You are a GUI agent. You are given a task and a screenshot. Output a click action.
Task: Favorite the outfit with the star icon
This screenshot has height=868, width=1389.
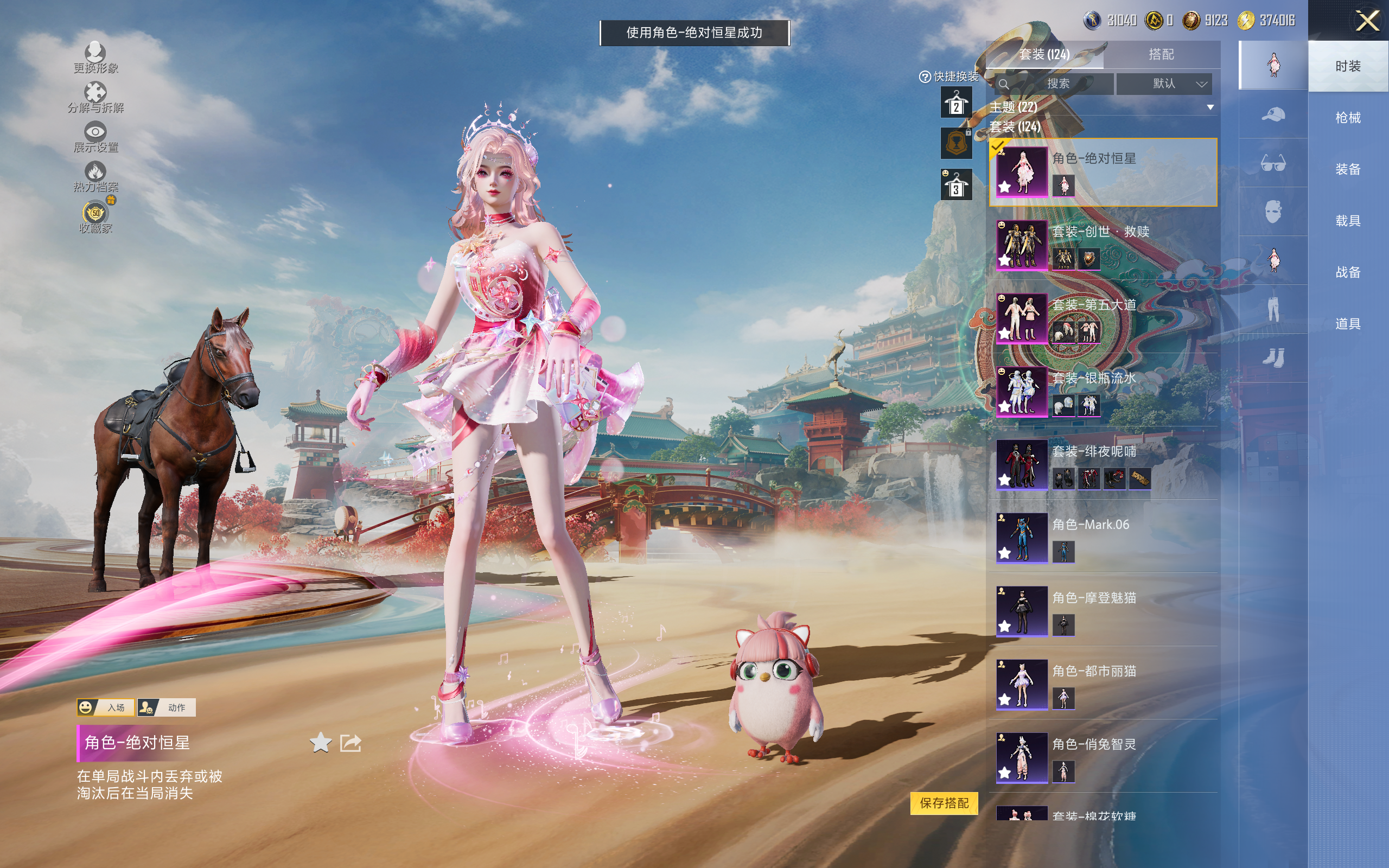320,743
